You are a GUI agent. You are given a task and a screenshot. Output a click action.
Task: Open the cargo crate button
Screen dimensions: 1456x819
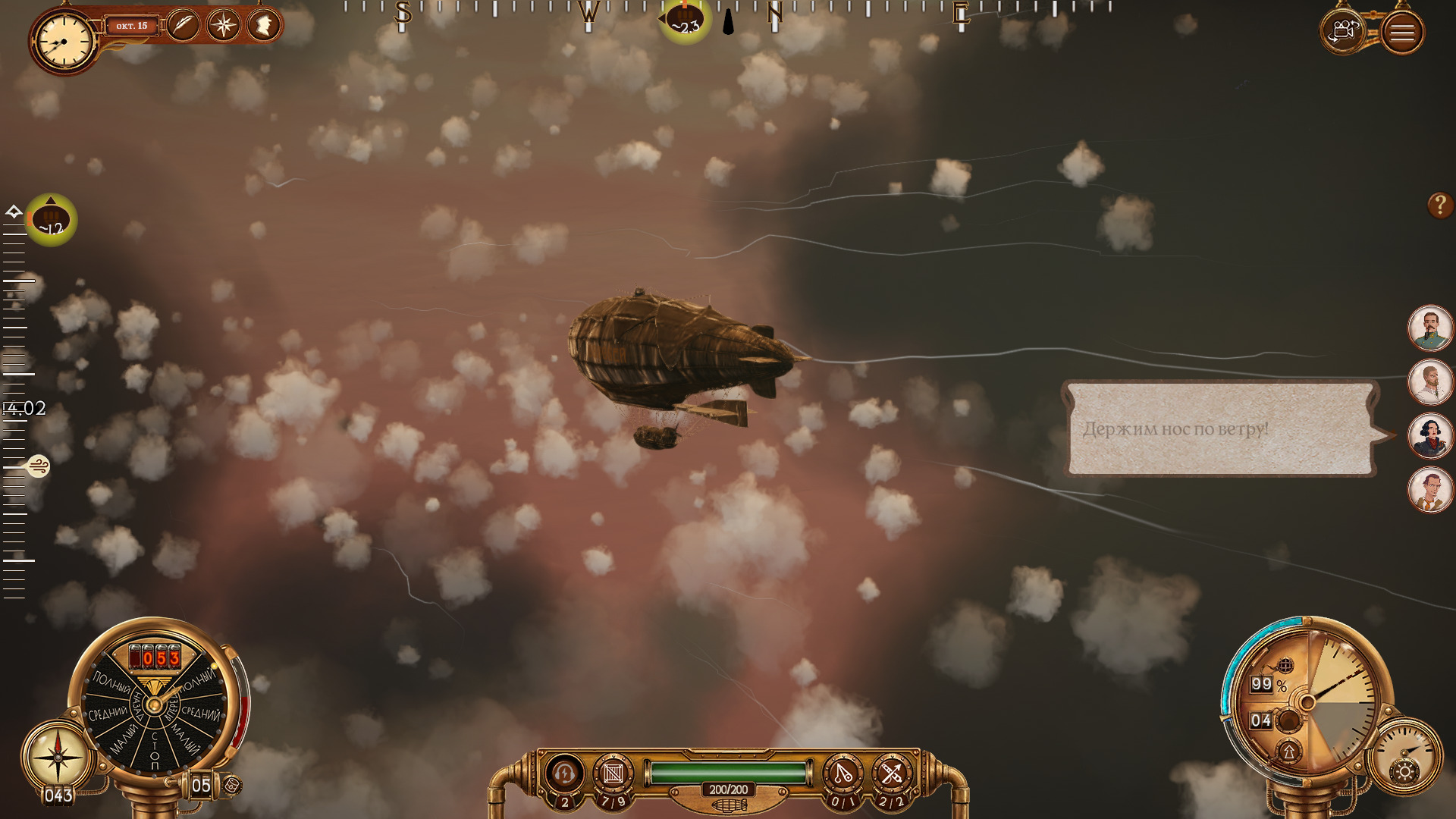pyautogui.click(x=613, y=774)
